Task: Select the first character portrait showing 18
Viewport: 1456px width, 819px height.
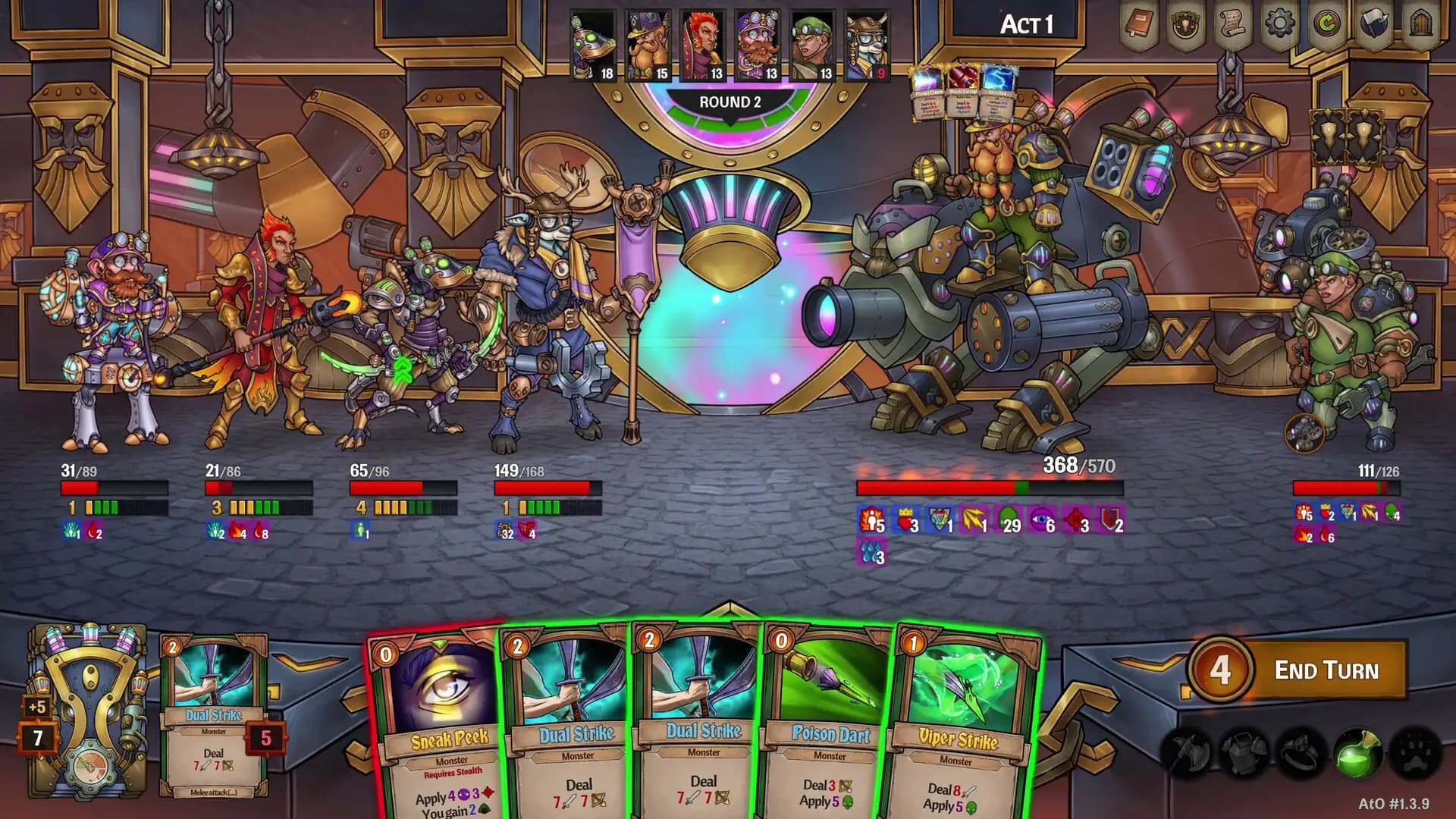Action: tap(595, 42)
